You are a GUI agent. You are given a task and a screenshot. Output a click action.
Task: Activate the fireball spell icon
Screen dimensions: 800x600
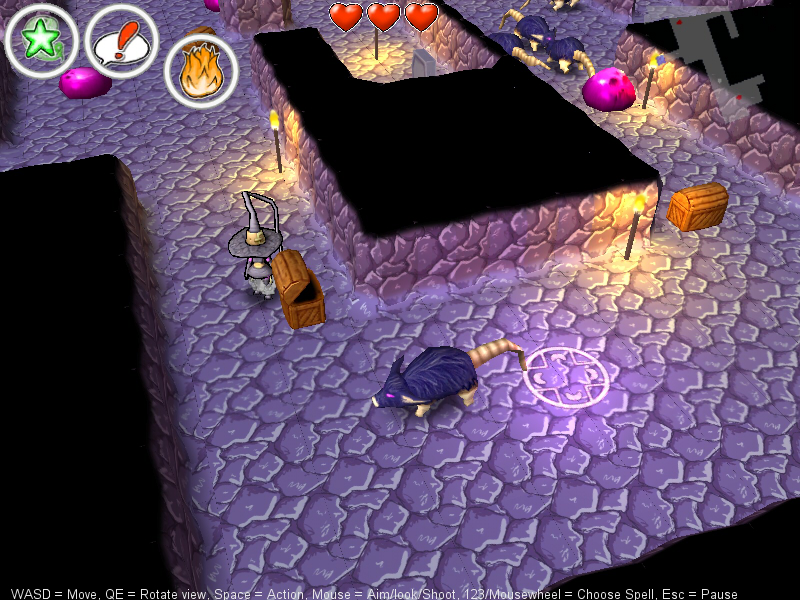click(x=200, y=70)
